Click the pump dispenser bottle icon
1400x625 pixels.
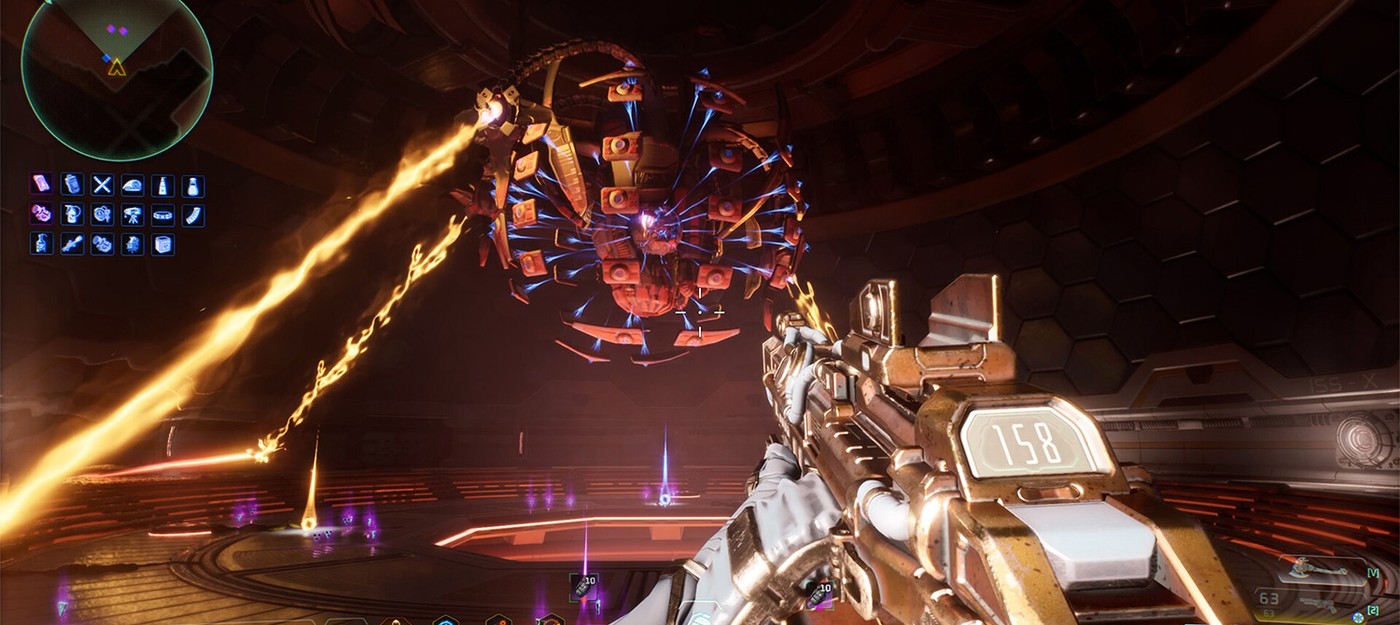coord(41,244)
